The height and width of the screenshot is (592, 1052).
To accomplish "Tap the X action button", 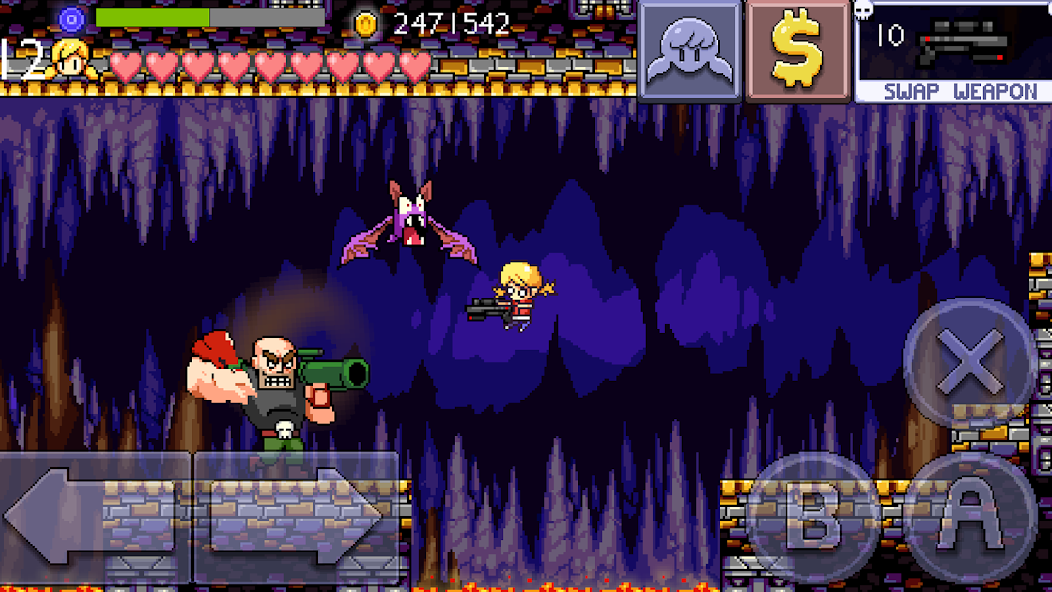I will [x=968, y=362].
